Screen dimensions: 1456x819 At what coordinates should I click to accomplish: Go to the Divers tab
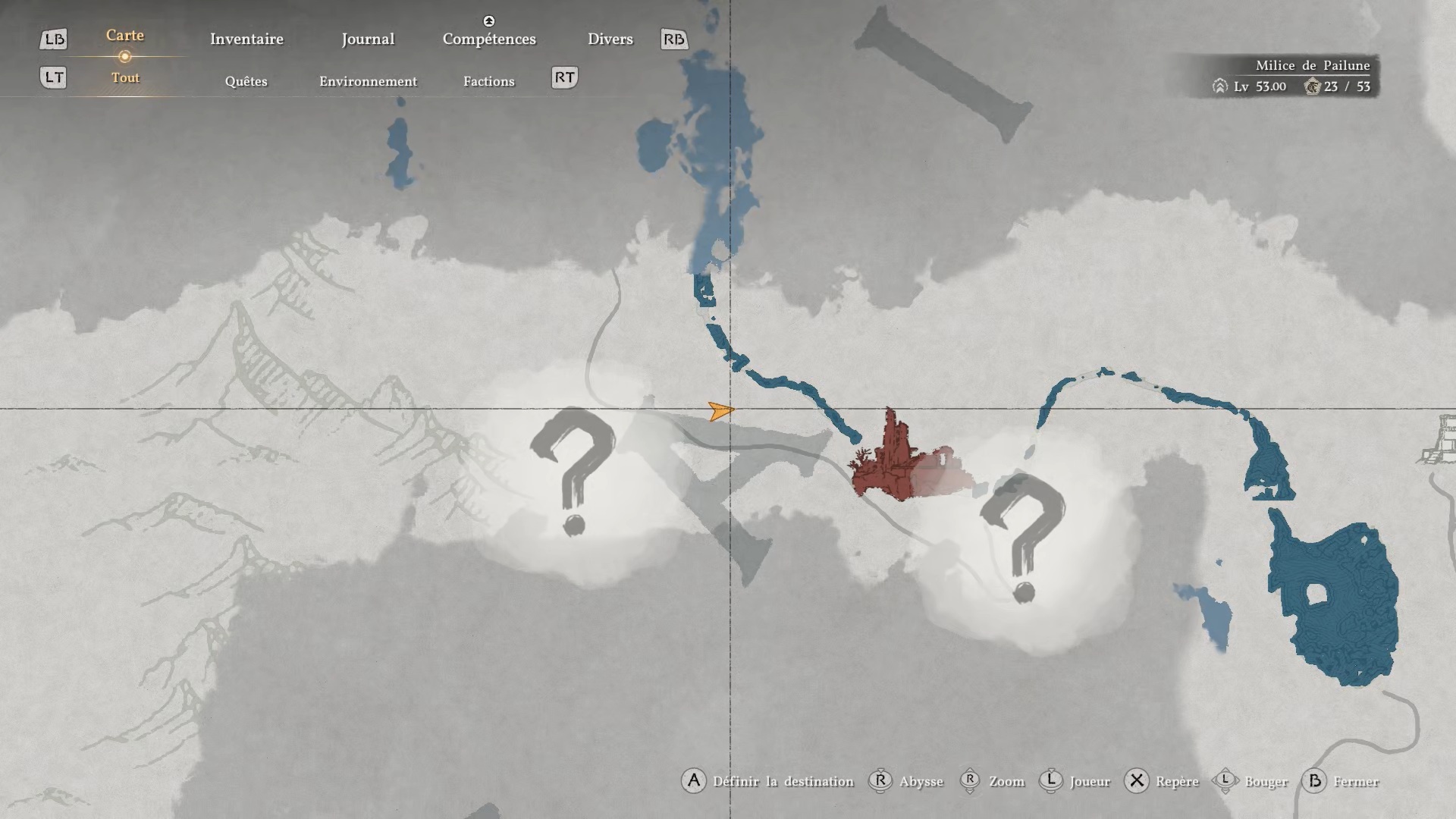[610, 39]
